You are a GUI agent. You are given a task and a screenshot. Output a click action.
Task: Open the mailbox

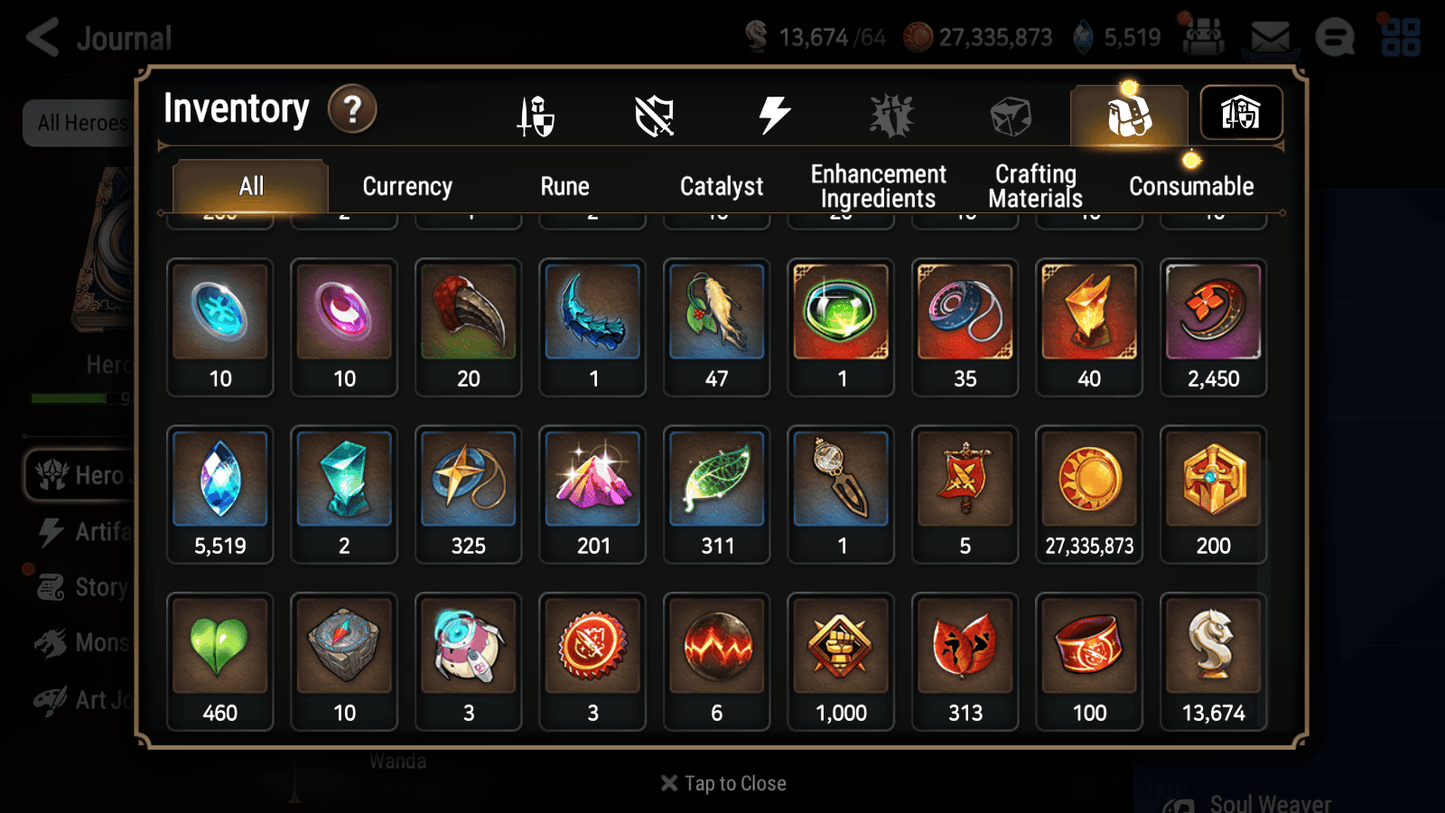click(x=1270, y=36)
